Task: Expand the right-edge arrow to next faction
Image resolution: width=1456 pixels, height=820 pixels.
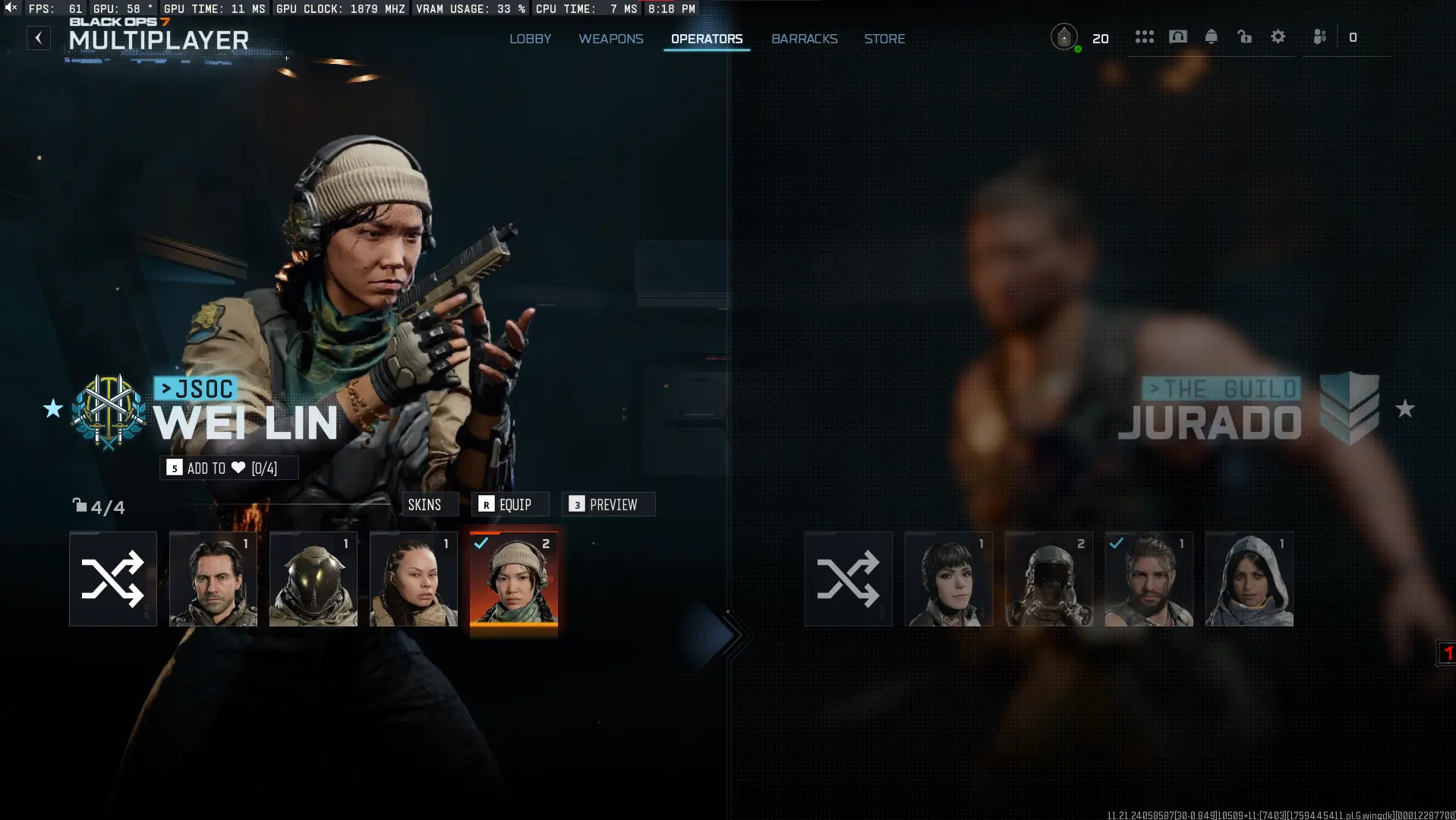Action: 727,634
